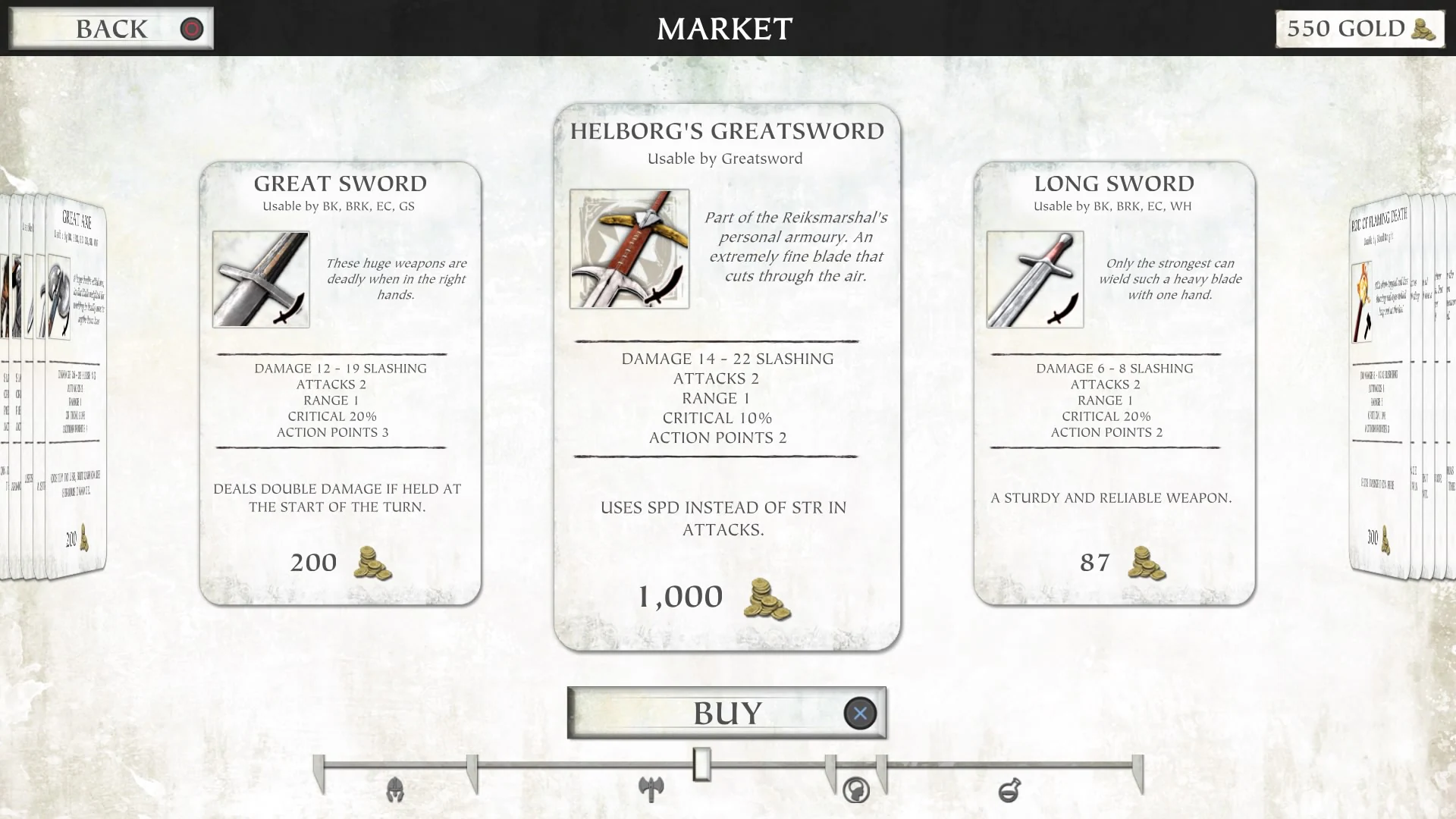Click the market category slider handle
The width and height of the screenshot is (1456, 819).
[x=701, y=766]
